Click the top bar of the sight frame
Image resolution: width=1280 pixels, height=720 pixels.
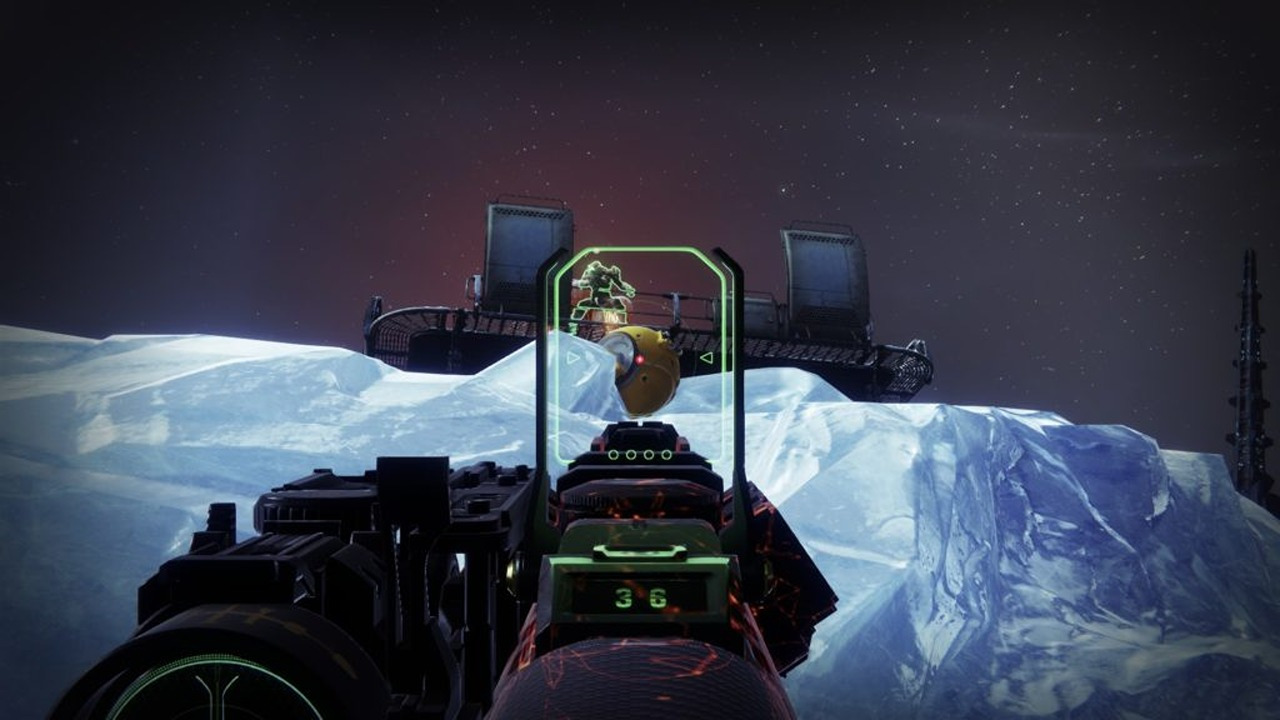point(648,249)
